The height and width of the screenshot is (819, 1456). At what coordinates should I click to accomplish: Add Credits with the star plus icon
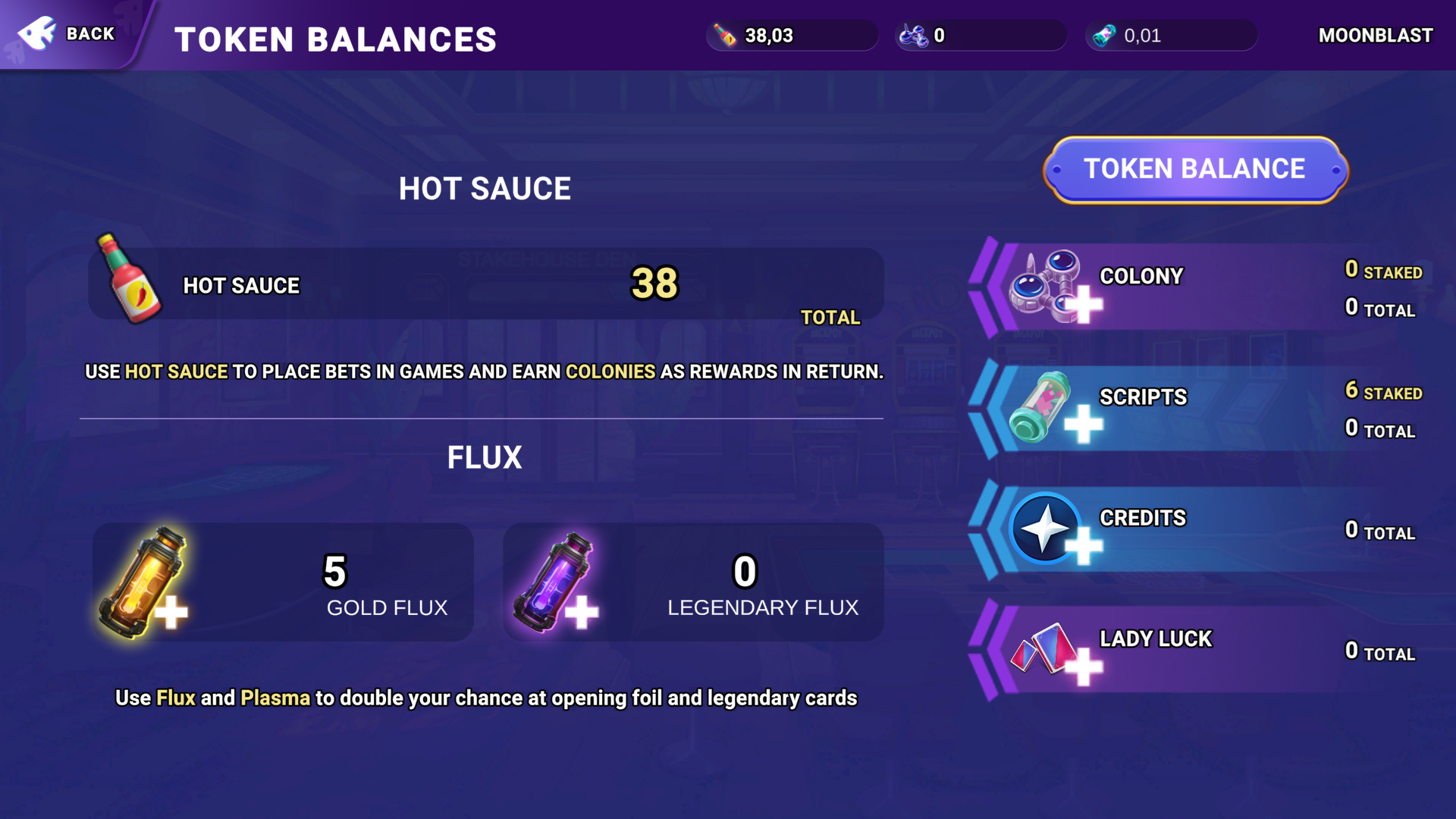[x=1084, y=545]
